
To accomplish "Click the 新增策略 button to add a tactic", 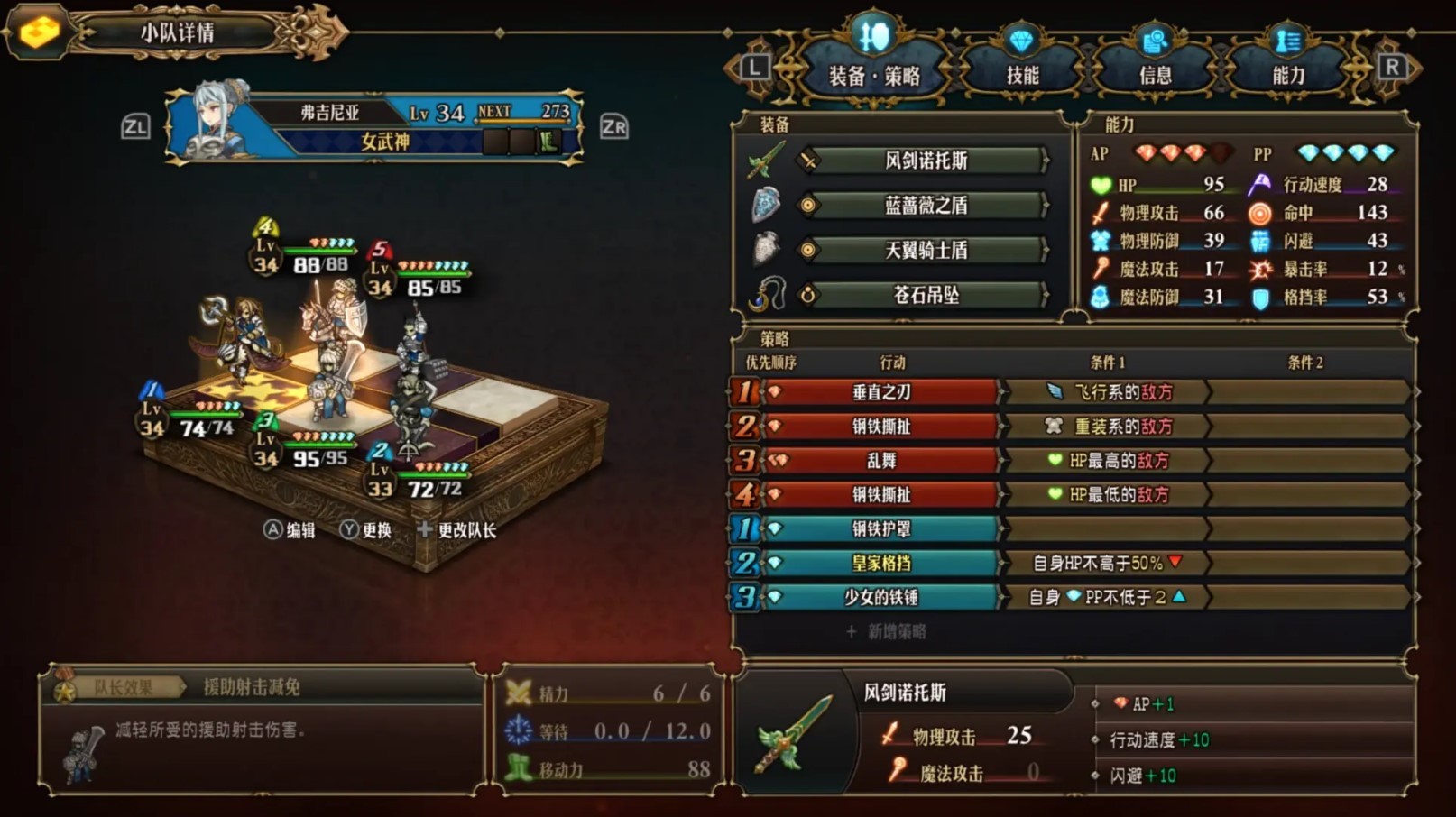I will point(889,631).
